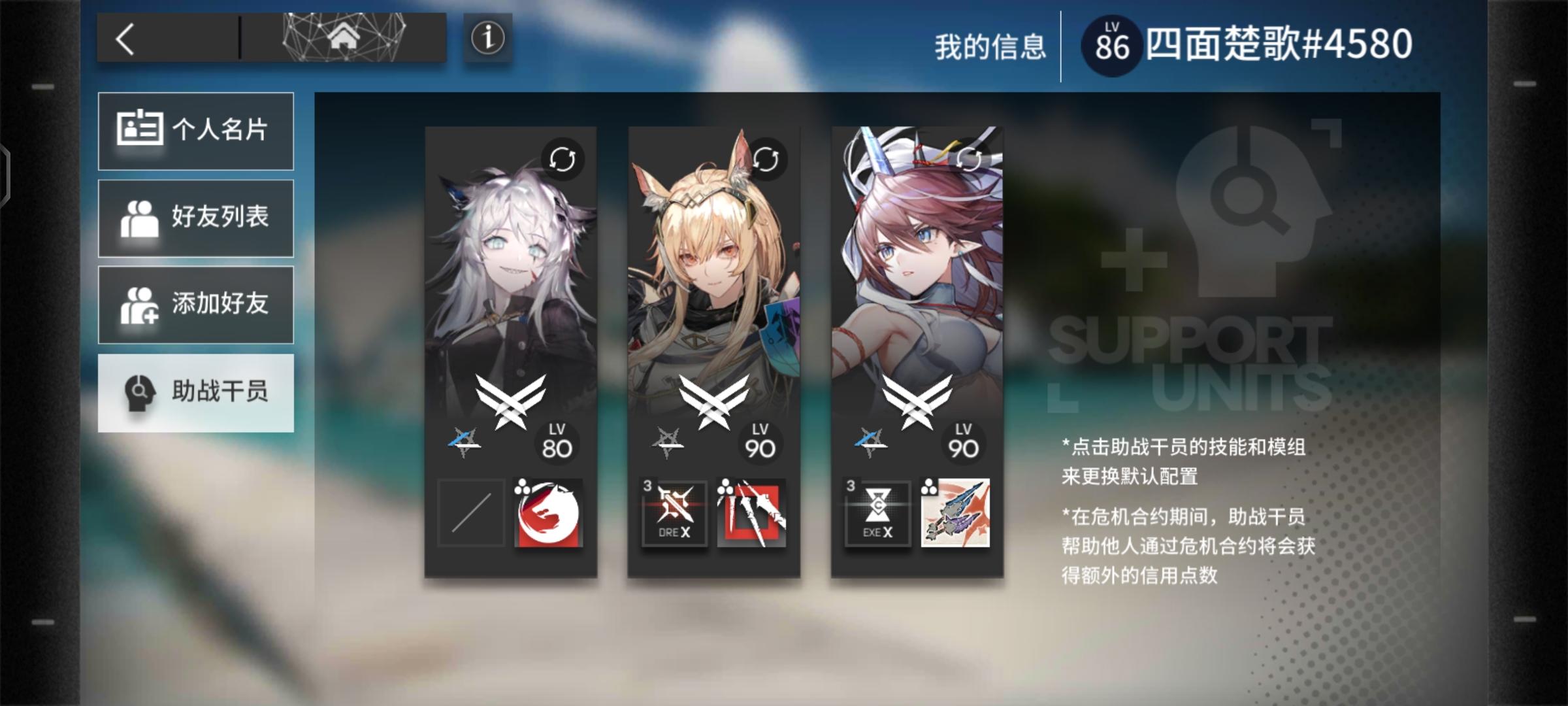Switch to the 好友列表 tab
The width and height of the screenshot is (1568, 706).
point(195,218)
